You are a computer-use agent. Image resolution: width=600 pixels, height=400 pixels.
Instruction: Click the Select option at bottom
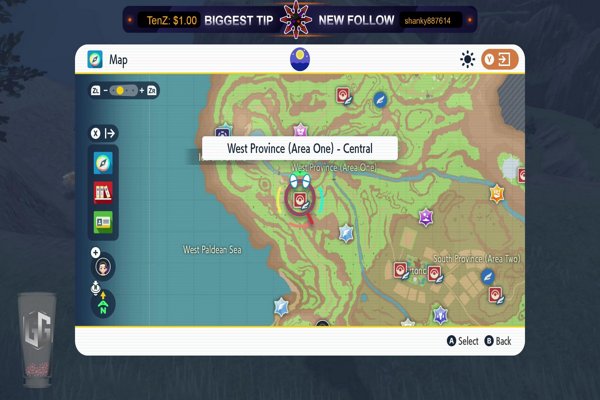pyautogui.click(x=462, y=341)
